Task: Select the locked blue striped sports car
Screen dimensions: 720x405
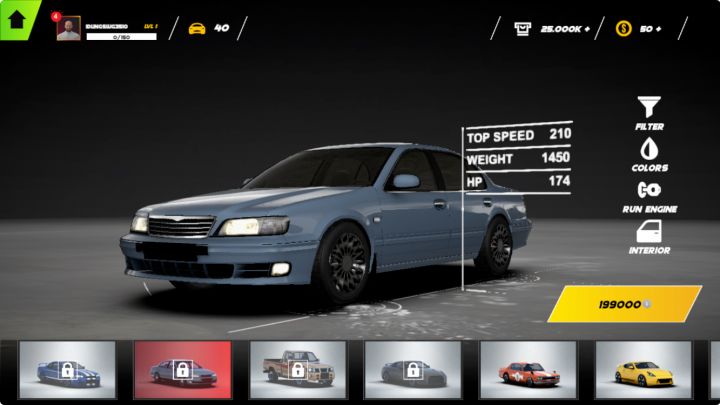Action: (x=67, y=370)
